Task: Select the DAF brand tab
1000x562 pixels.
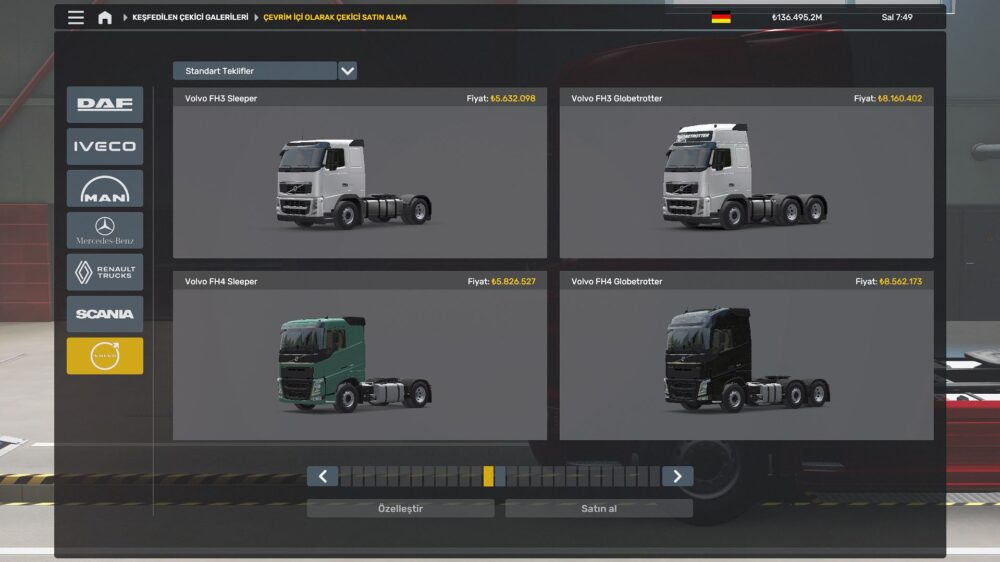Action: click(x=105, y=104)
